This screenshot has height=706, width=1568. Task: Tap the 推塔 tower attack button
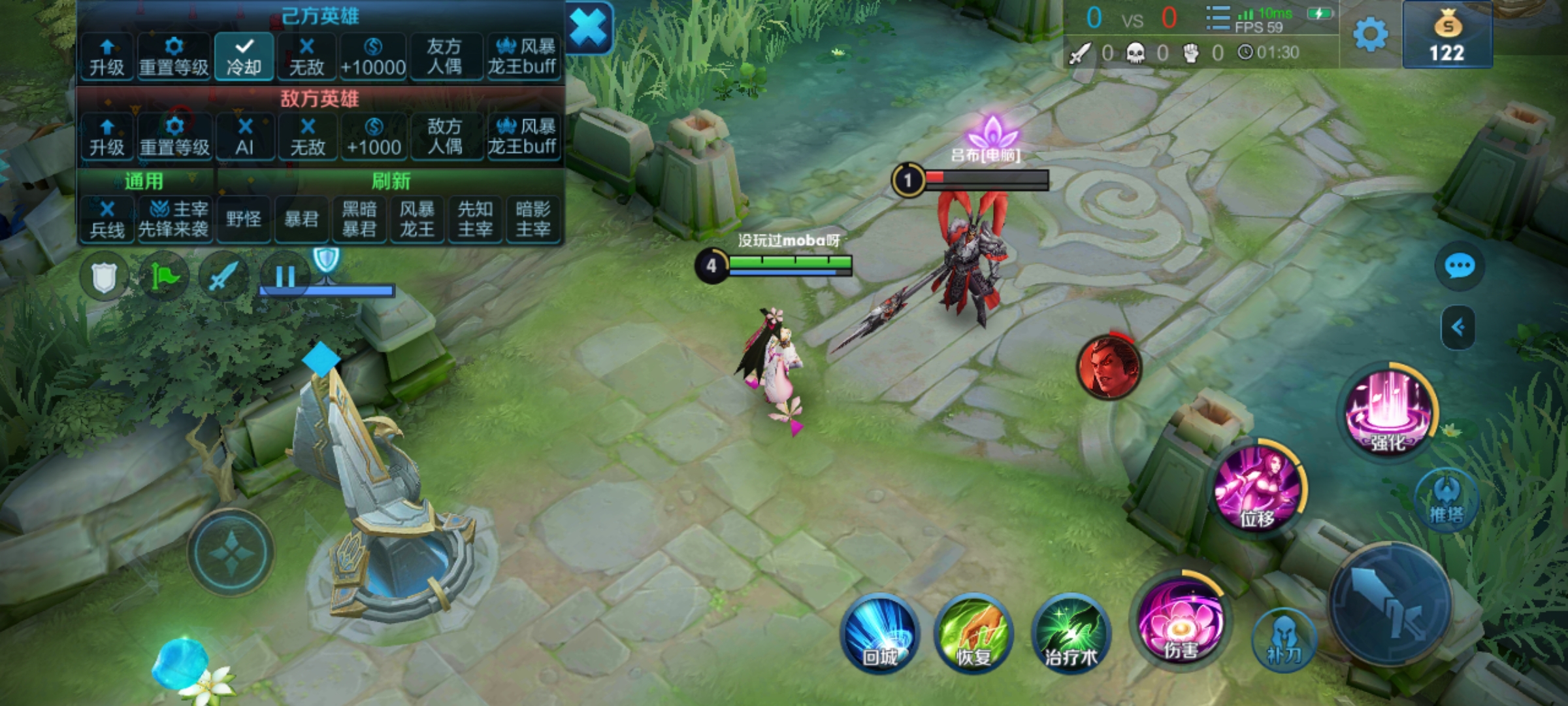(x=1446, y=500)
